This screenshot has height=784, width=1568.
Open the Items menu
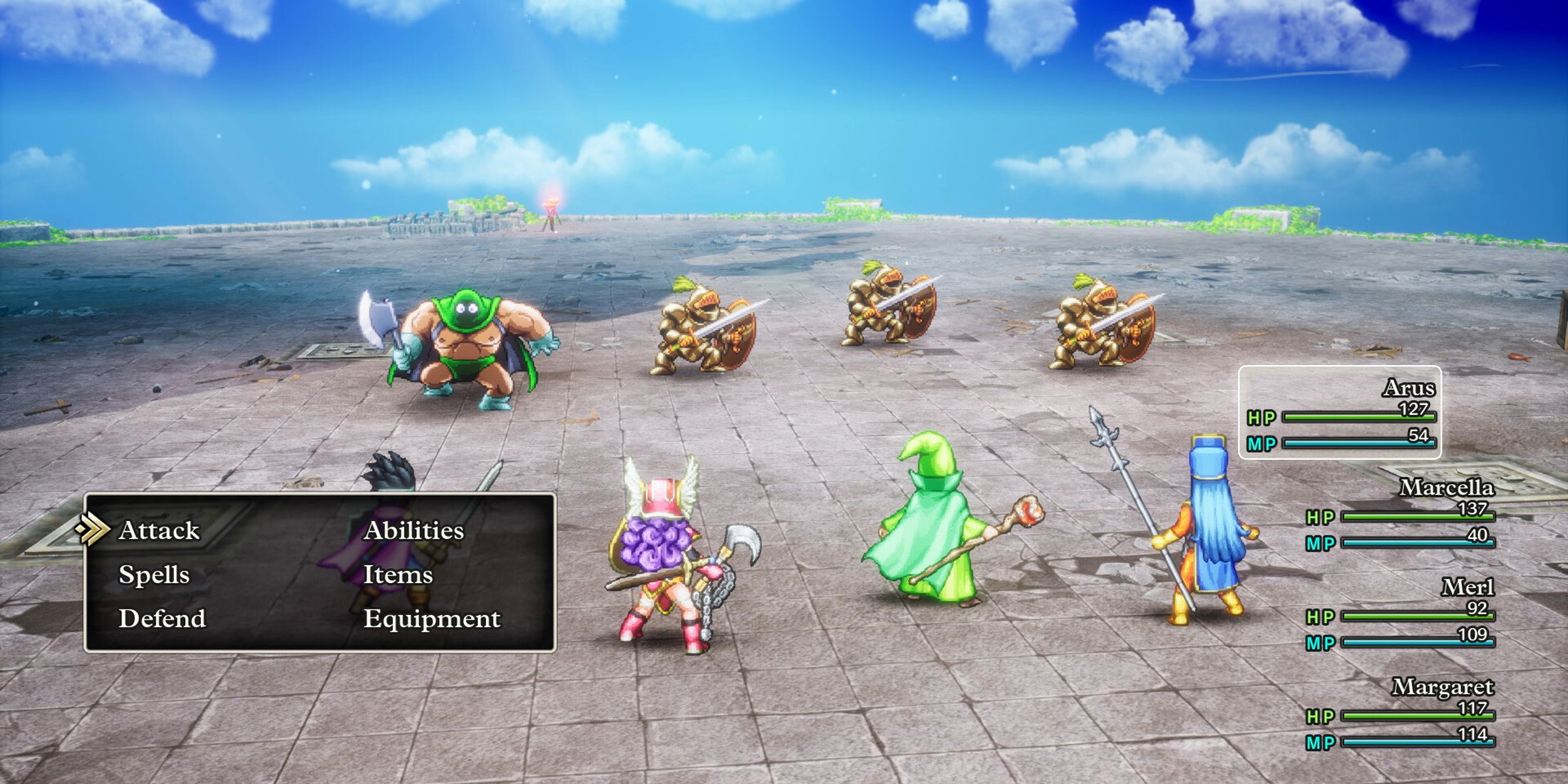(x=400, y=575)
